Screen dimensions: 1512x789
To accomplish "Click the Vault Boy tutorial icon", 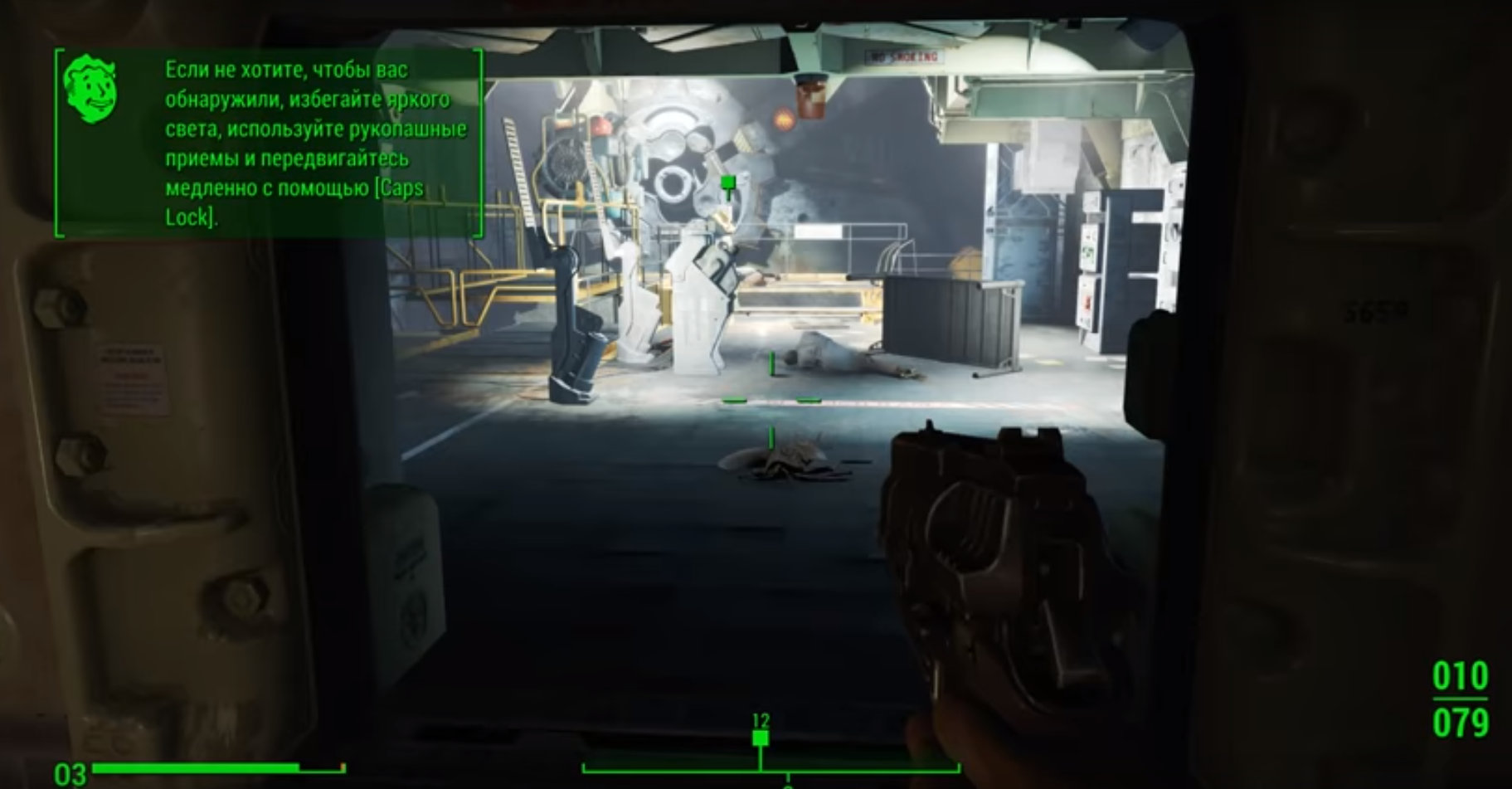I will click(x=90, y=89).
